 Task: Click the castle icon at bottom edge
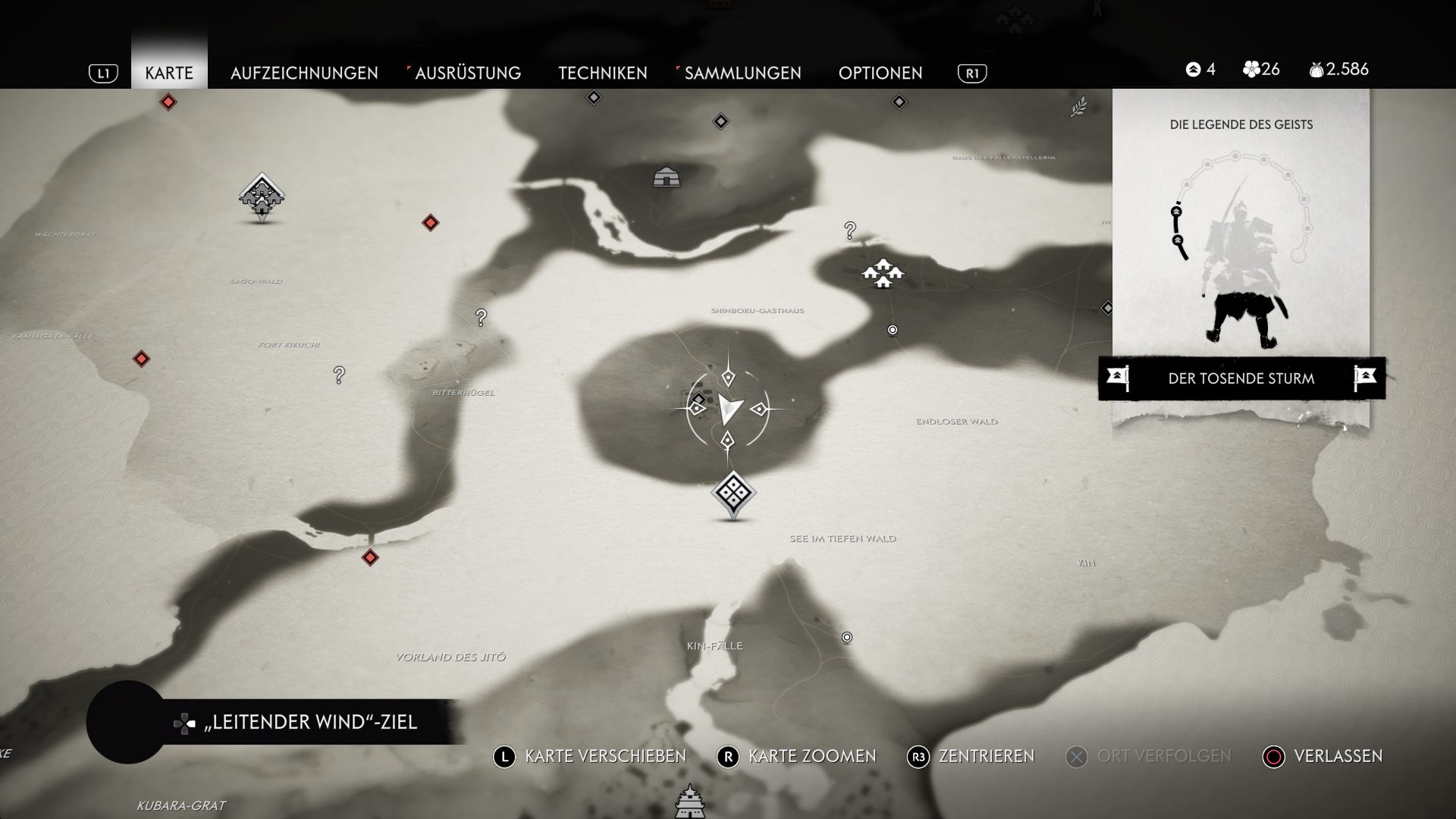tap(689, 802)
